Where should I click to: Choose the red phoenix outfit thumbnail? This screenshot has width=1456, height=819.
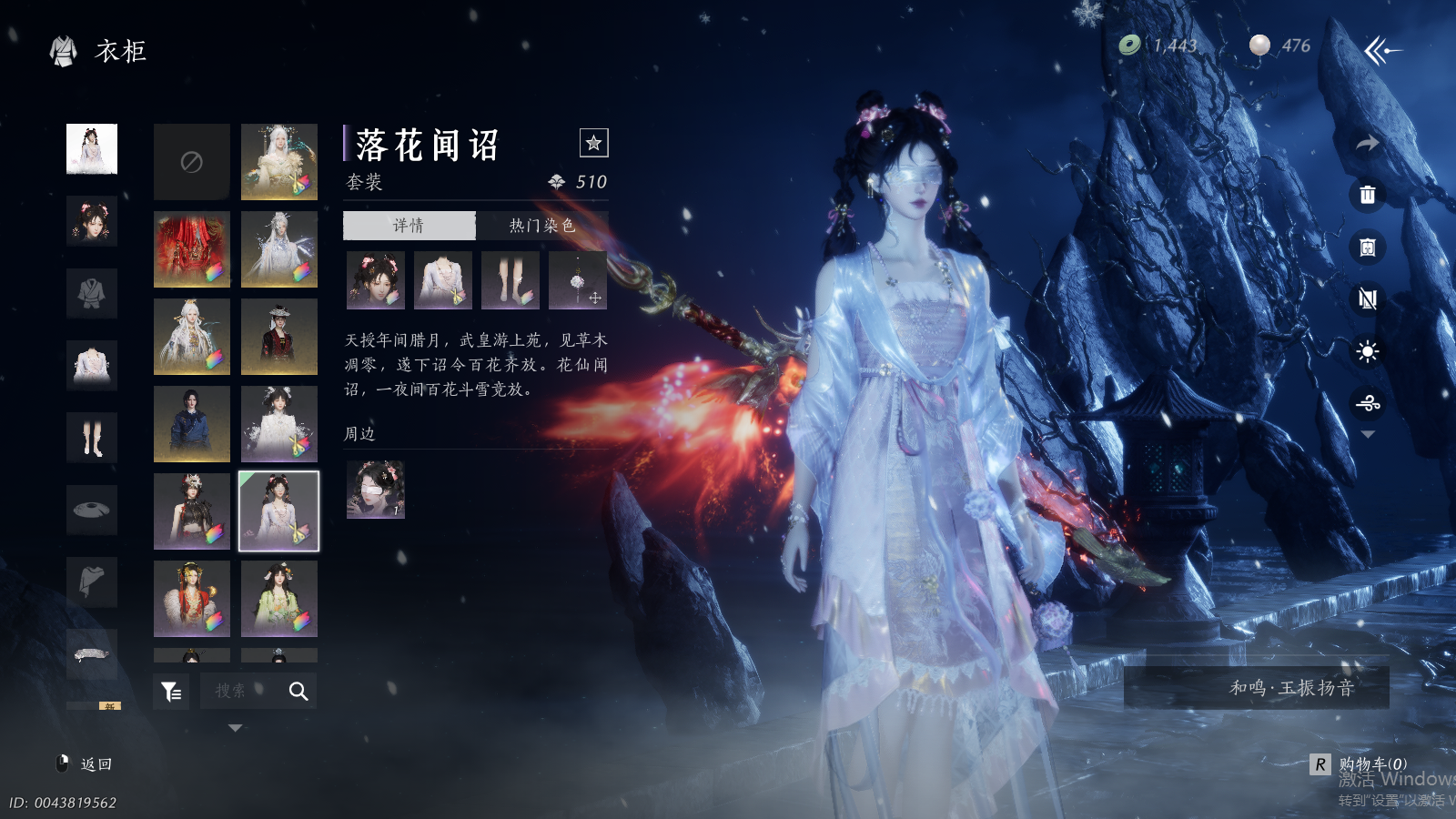coord(192,249)
